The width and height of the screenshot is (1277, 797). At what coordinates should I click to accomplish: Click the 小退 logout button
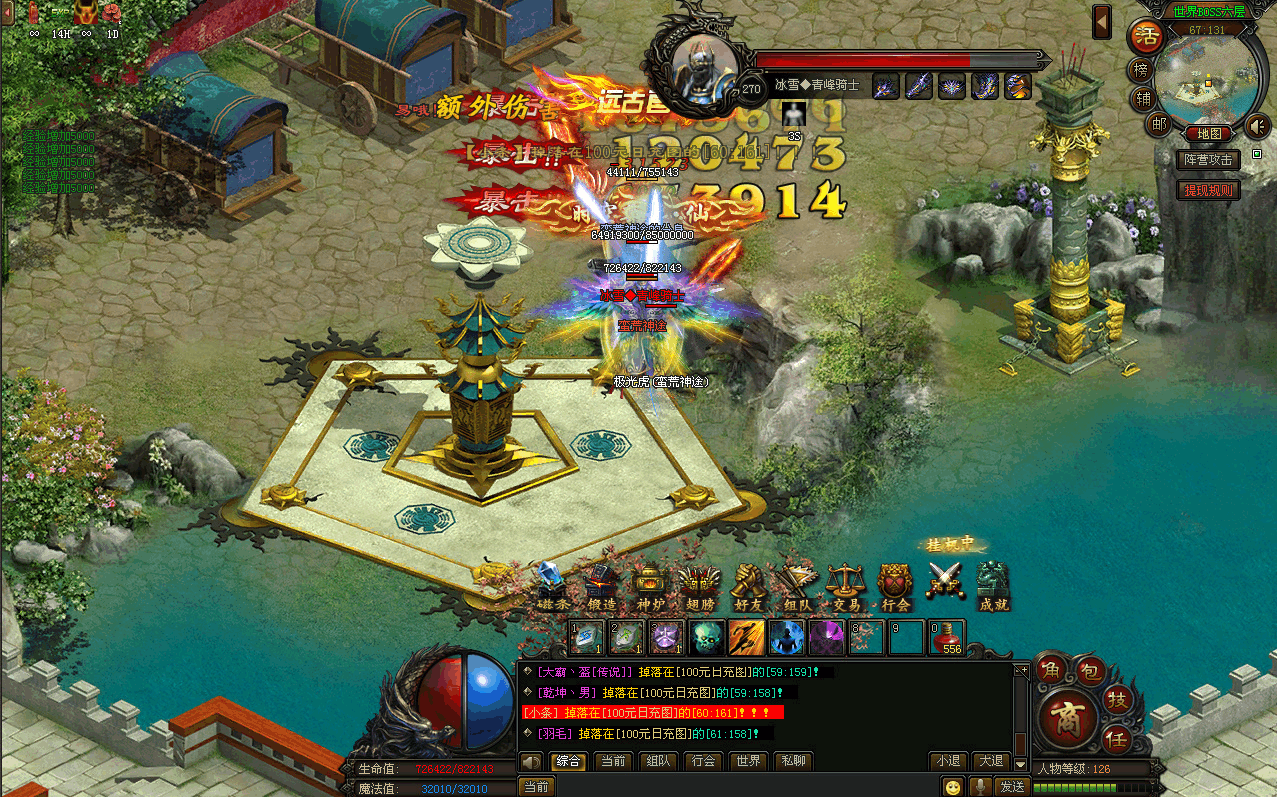click(x=947, y=761)
